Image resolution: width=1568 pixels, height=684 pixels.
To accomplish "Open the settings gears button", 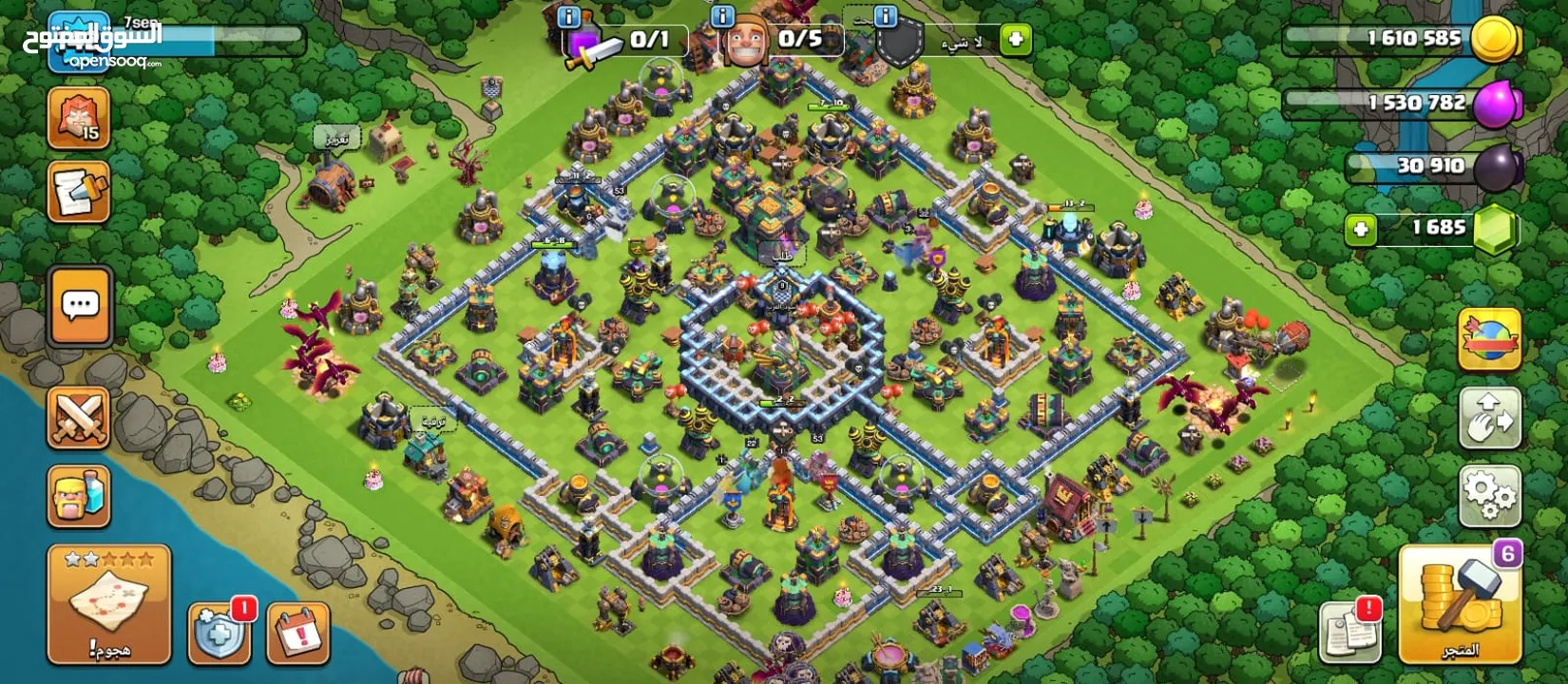I will [x=1489, y=495].
